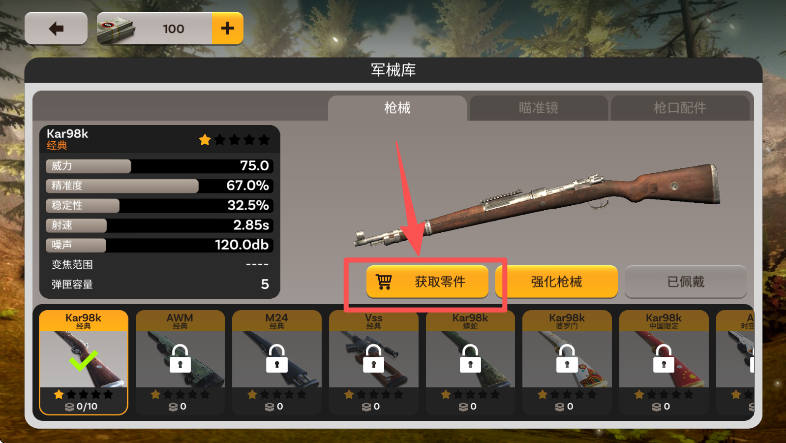Switch to the 枪械 tab
The width and height of the screenshot is (786, 443).
click(397, 108)
